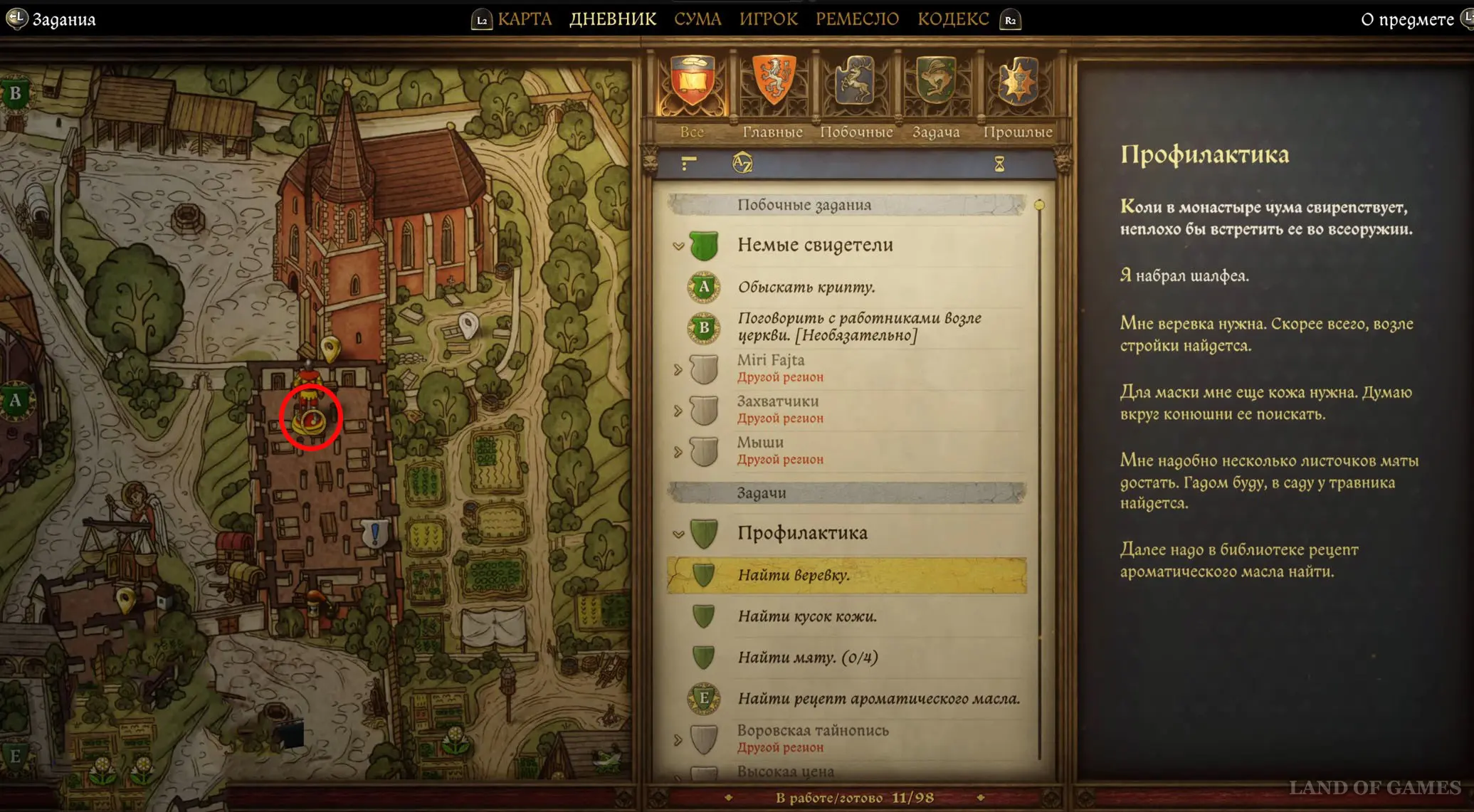Go to the РЕМЕСЛО crafting tab
This screenshot has height=812, width=1474.
tap(857, 19)
